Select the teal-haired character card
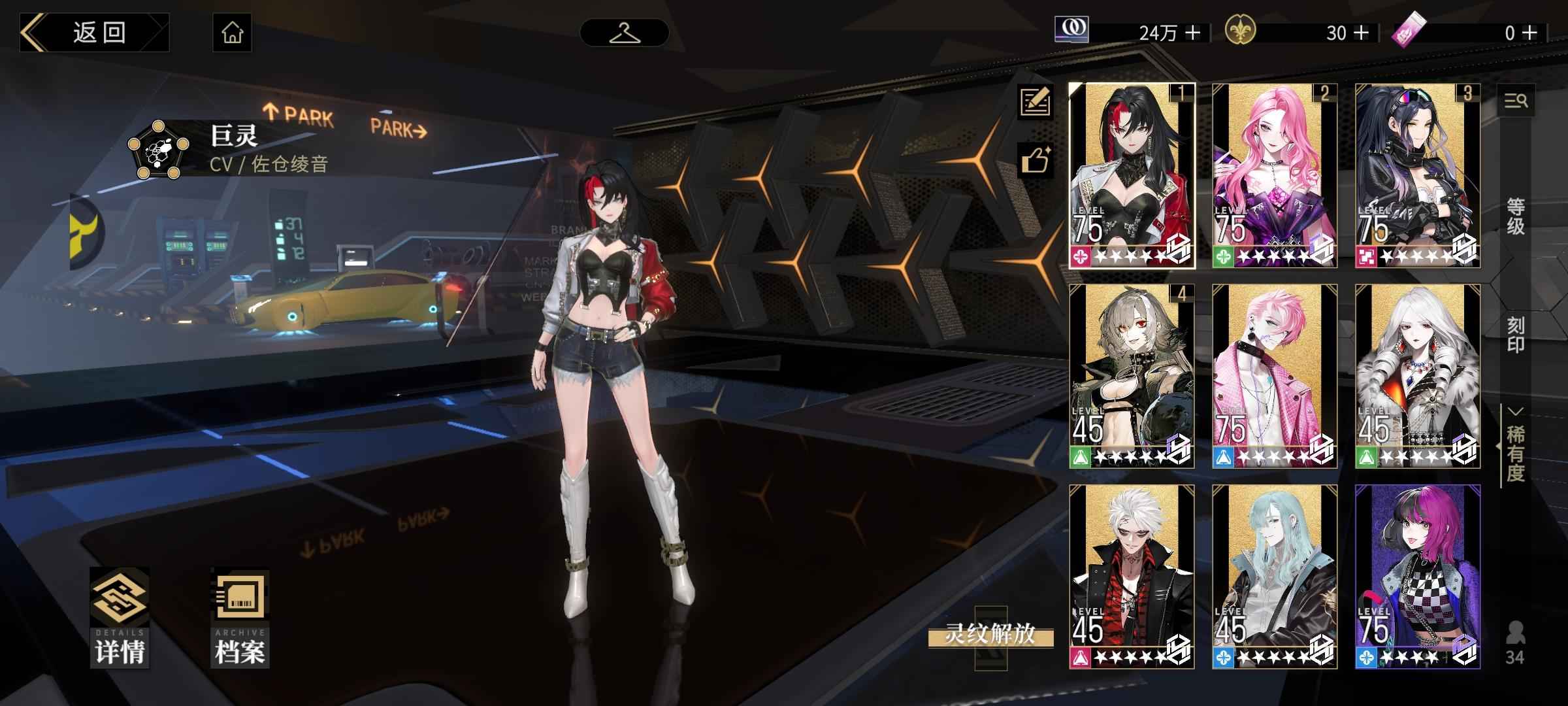Image resolution: width=1568 pixels, height=706 pixels. [1275, 577]
